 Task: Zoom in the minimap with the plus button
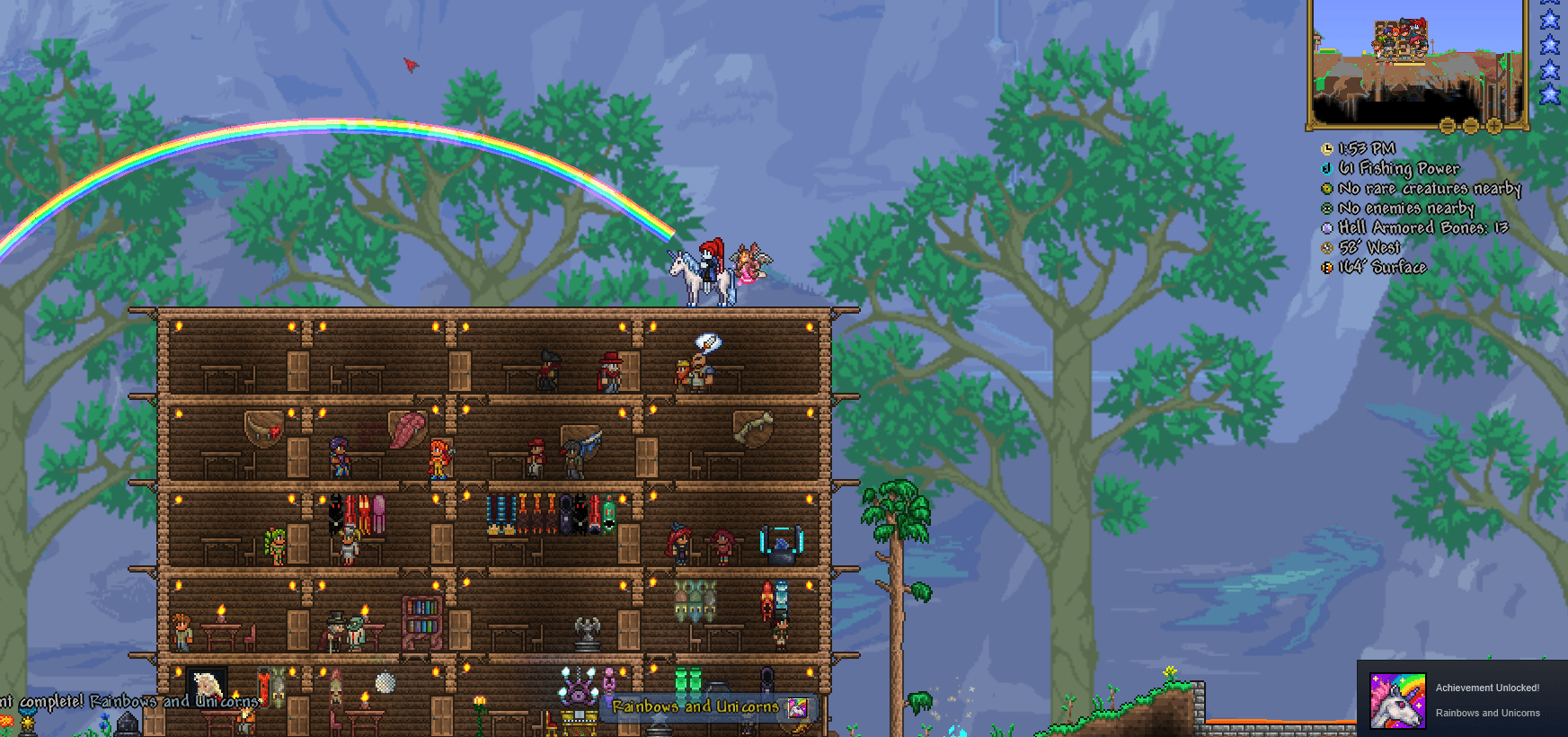click(x=1494, y=126)
